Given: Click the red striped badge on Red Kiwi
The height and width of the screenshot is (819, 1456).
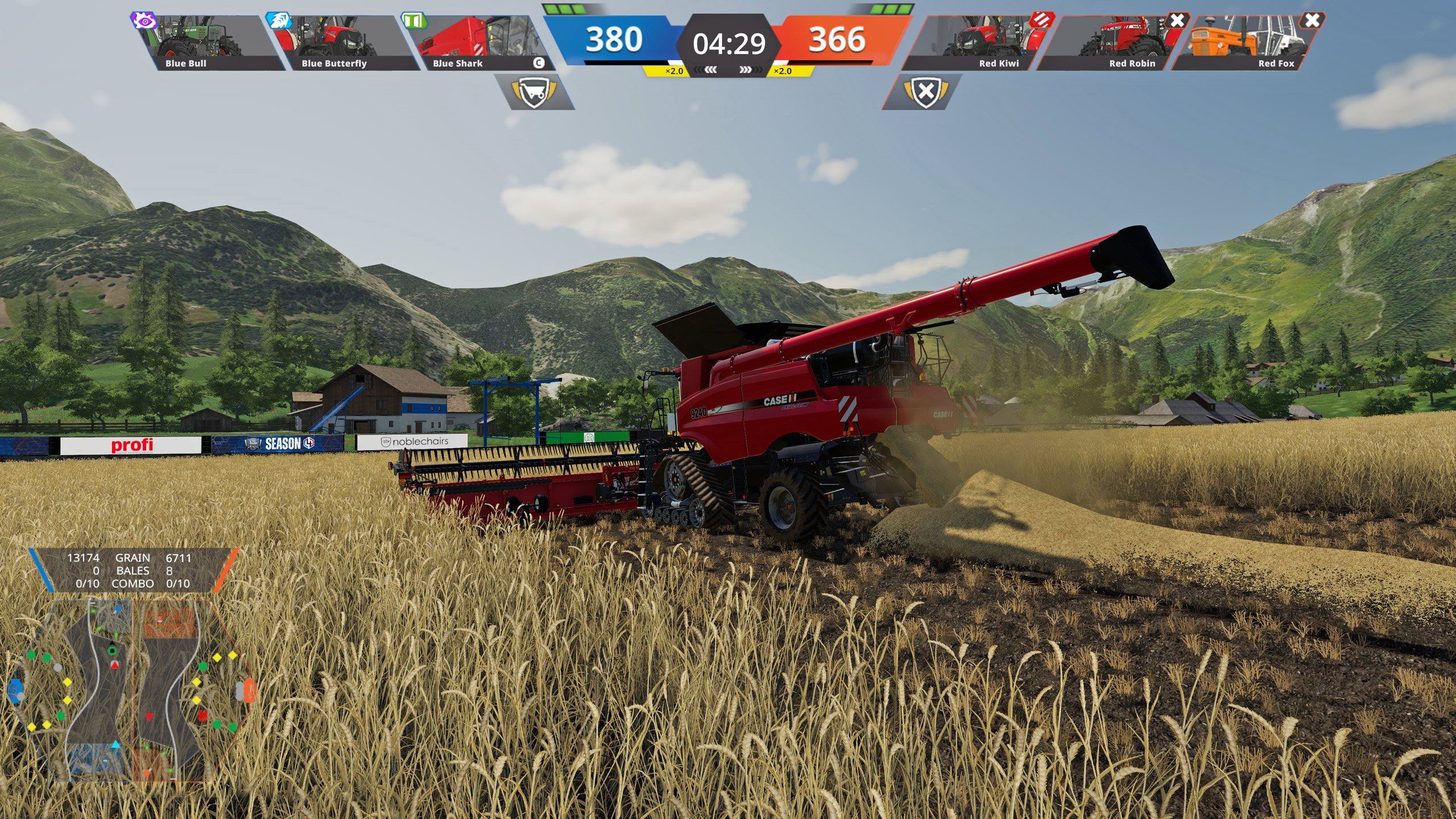Looking at the screenshot, I should tap(1042, 20).
